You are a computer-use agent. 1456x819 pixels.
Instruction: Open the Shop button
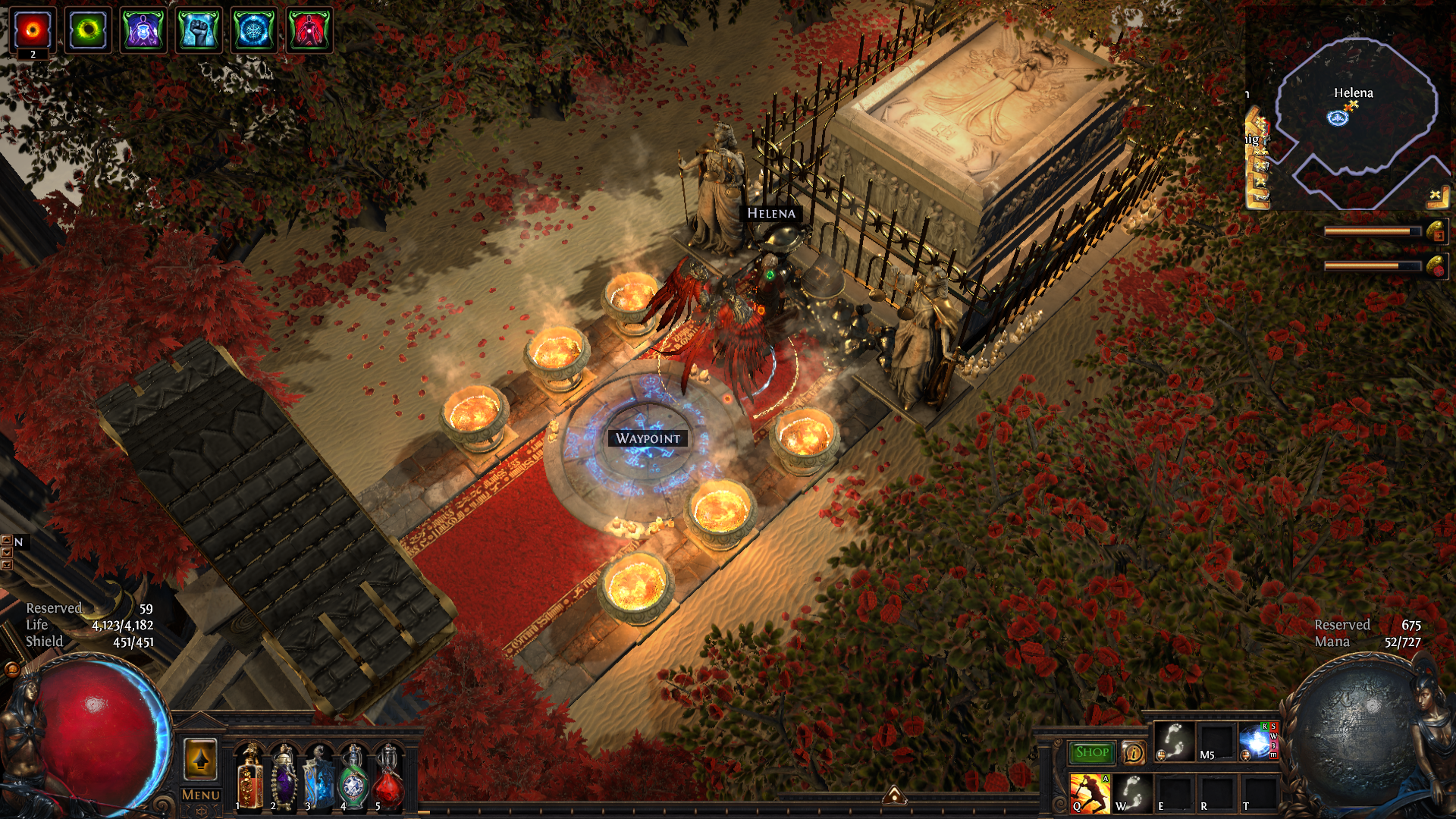(x=1091, y=752)
